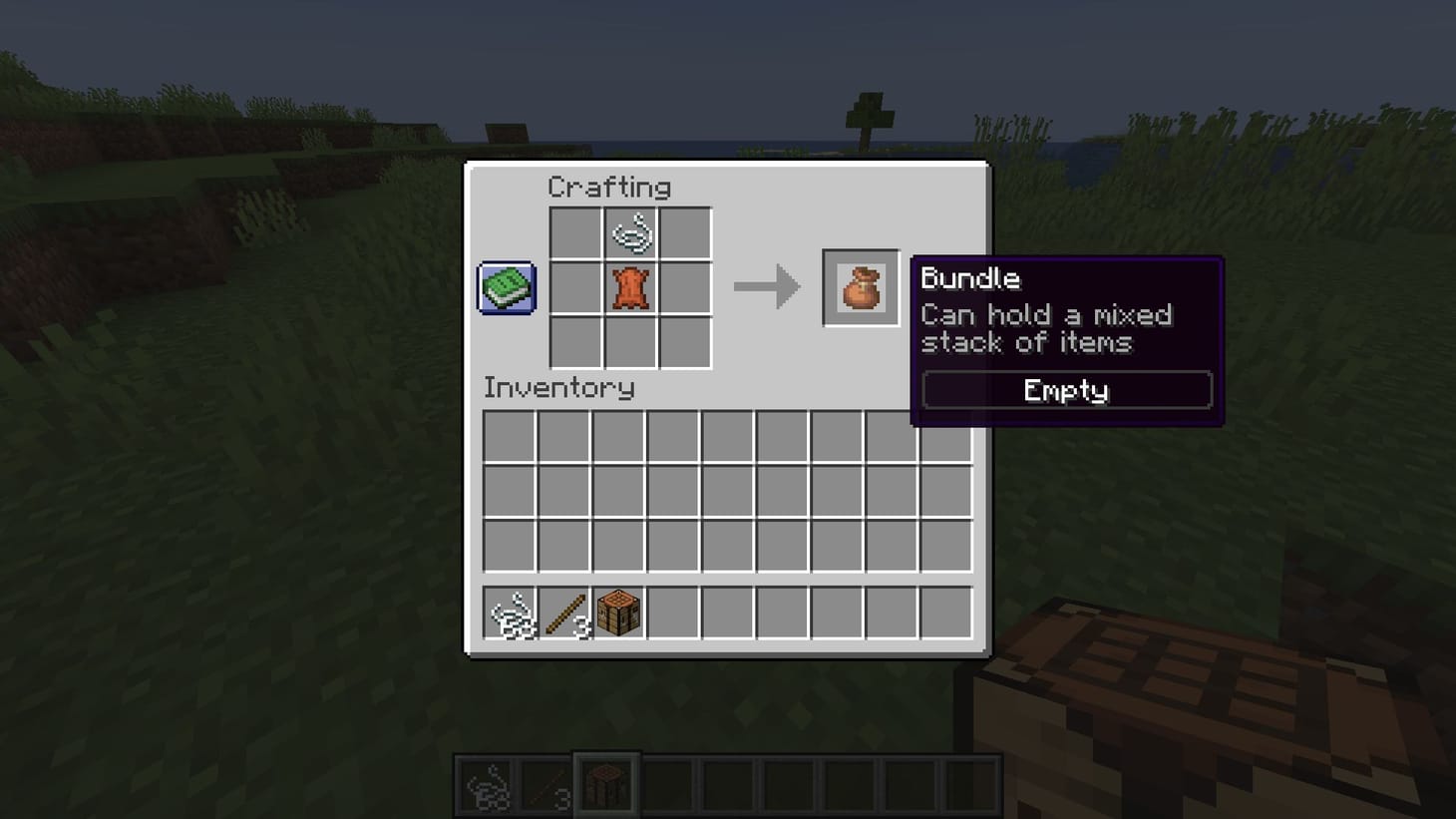Viewport: 1456px width, 819px height.
Task: Select the string in the crafting grid
Action: [632, 231]
